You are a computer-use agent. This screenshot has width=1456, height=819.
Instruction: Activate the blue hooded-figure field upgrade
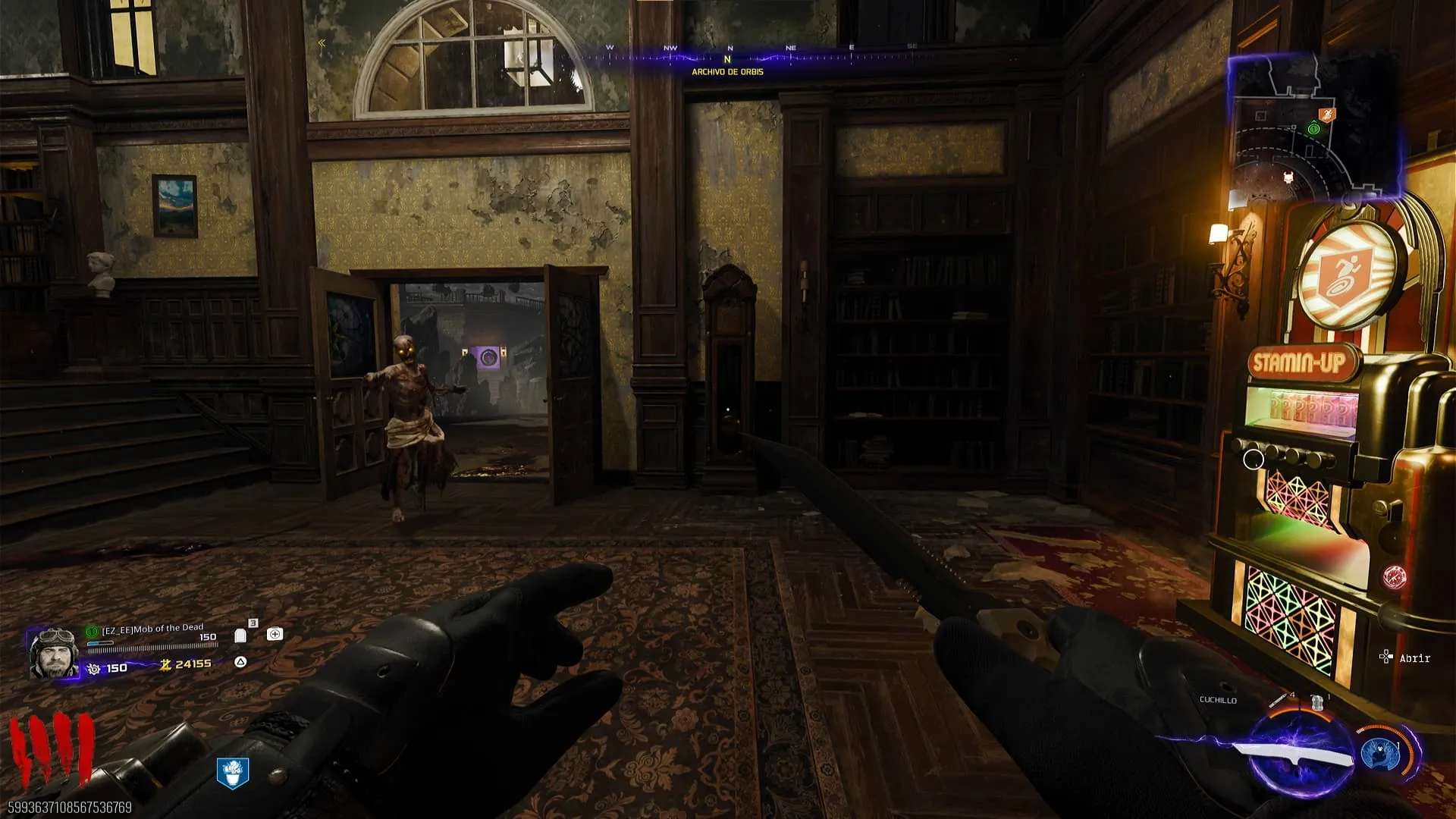(1379, 754)
